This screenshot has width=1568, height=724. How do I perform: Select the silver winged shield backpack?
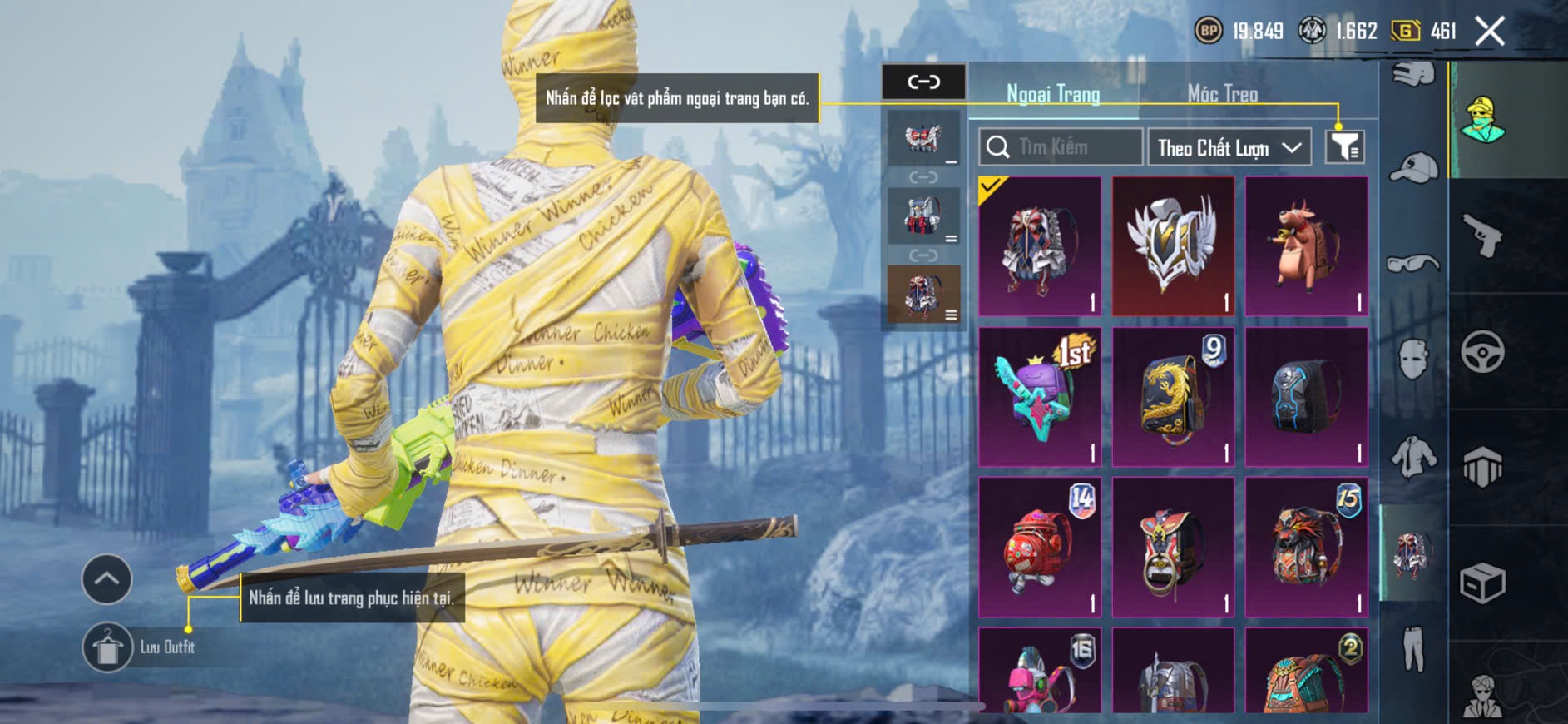pyautogui.click(x=1173, y=245)
